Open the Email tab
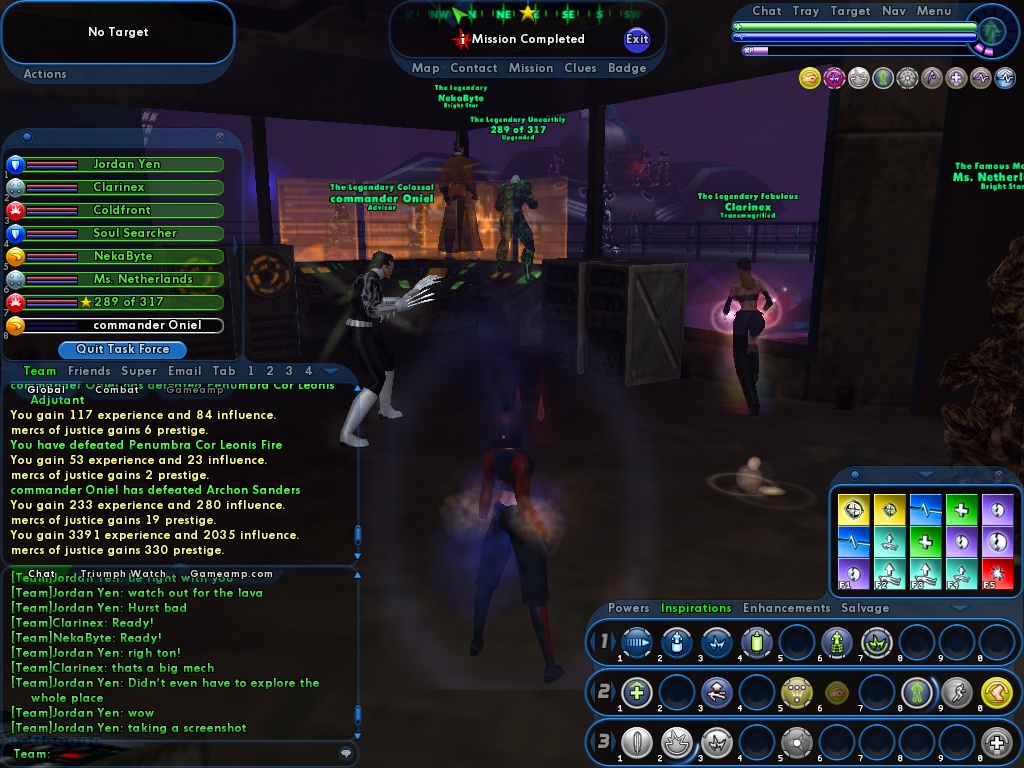 (x=184, y=371)
